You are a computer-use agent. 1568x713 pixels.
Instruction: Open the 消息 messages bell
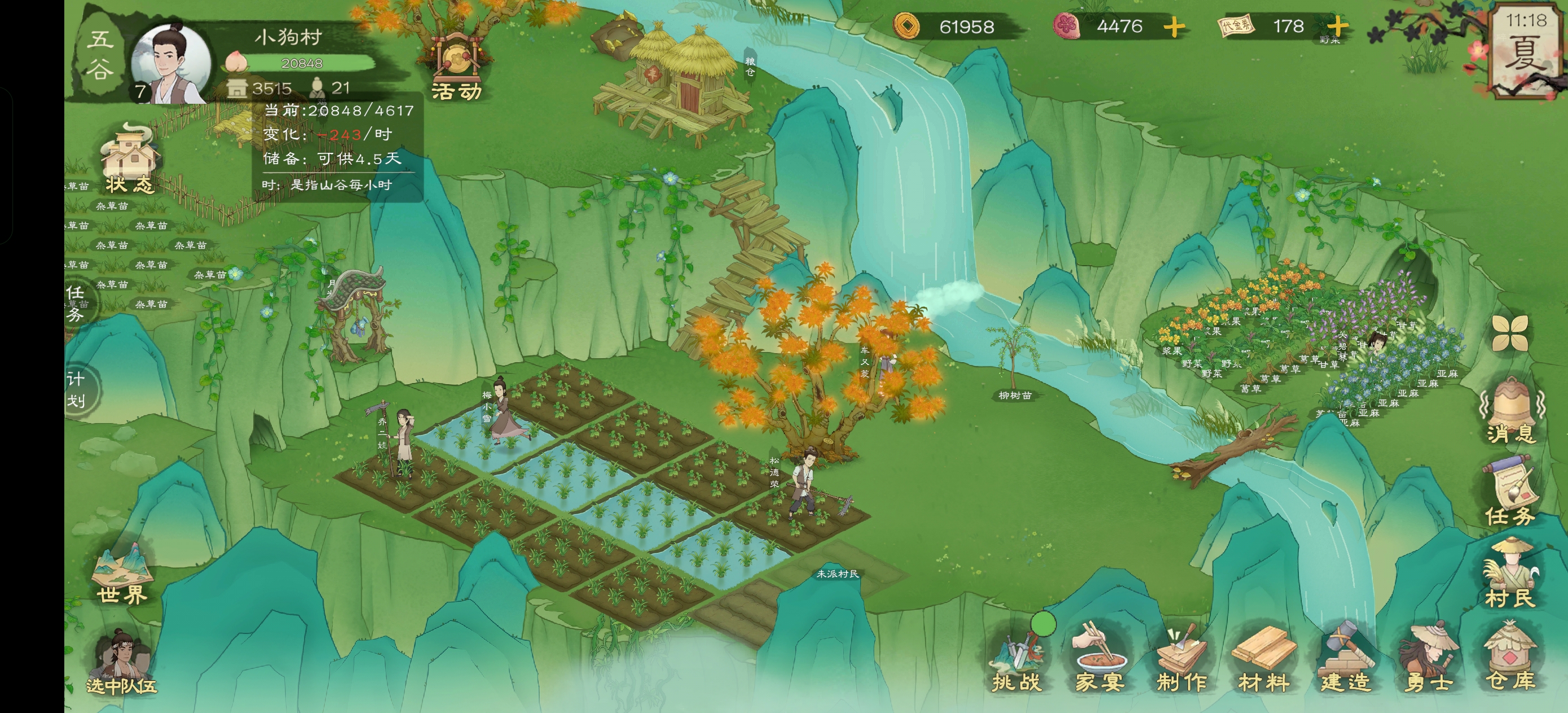1510,411
